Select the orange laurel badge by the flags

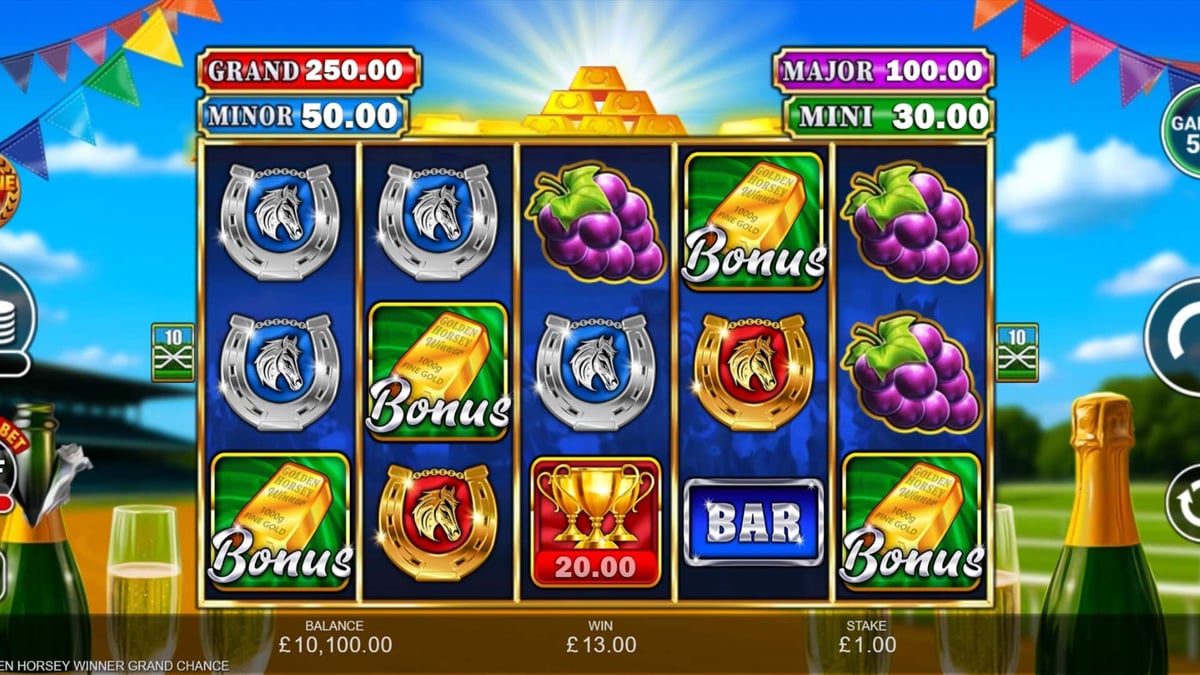pos(6,191)
